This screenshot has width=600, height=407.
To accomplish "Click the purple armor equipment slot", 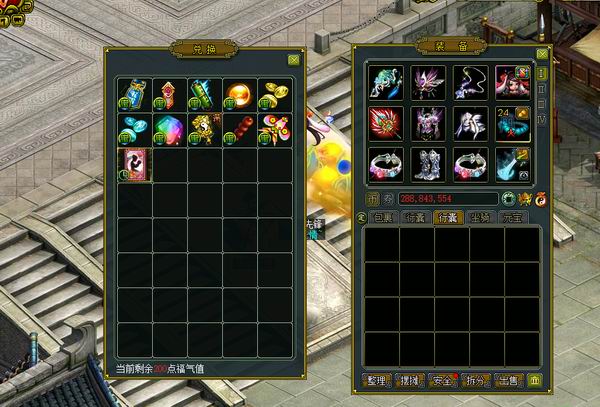I will tap(427, 123).
